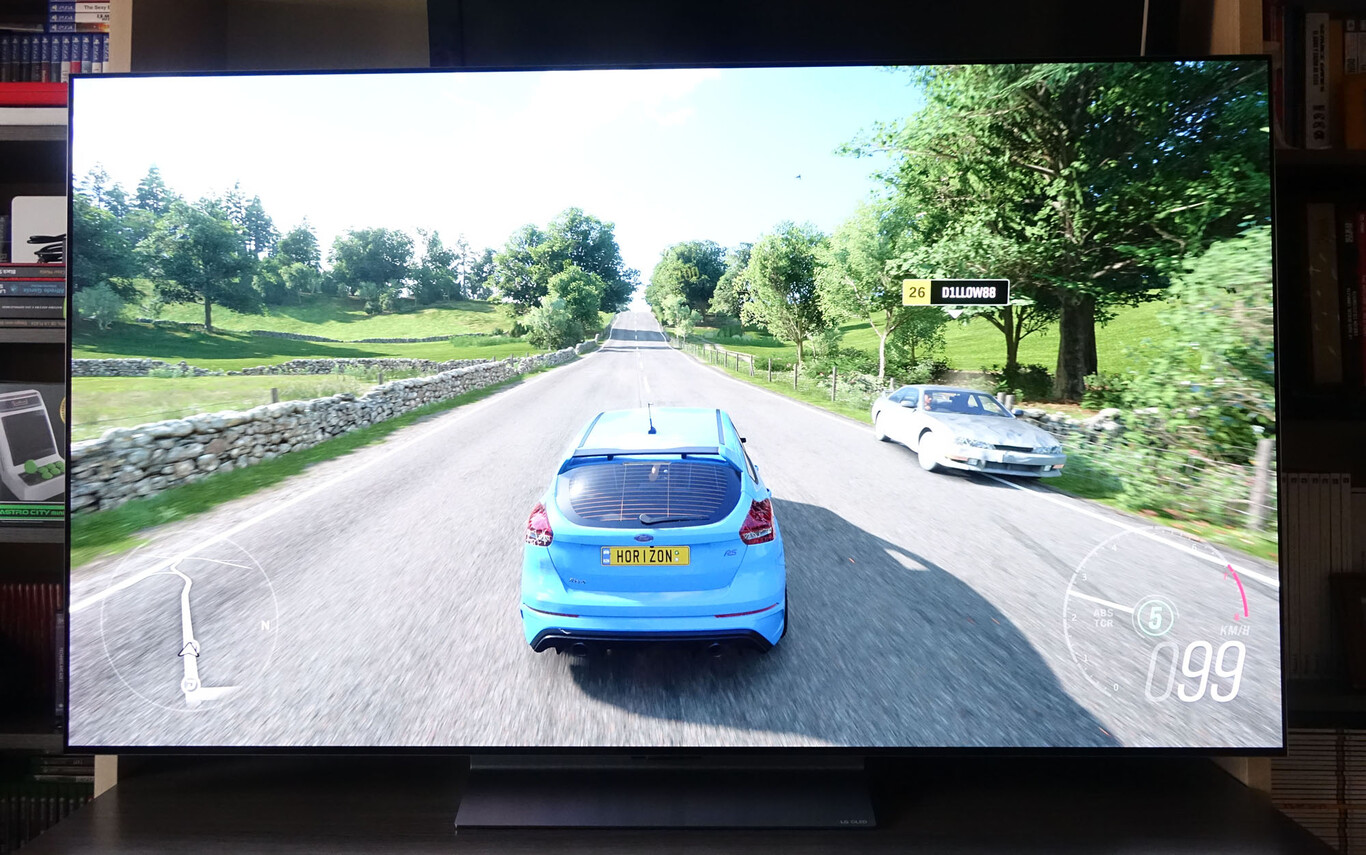Click the 099 speed readout

click(1195, 670)
